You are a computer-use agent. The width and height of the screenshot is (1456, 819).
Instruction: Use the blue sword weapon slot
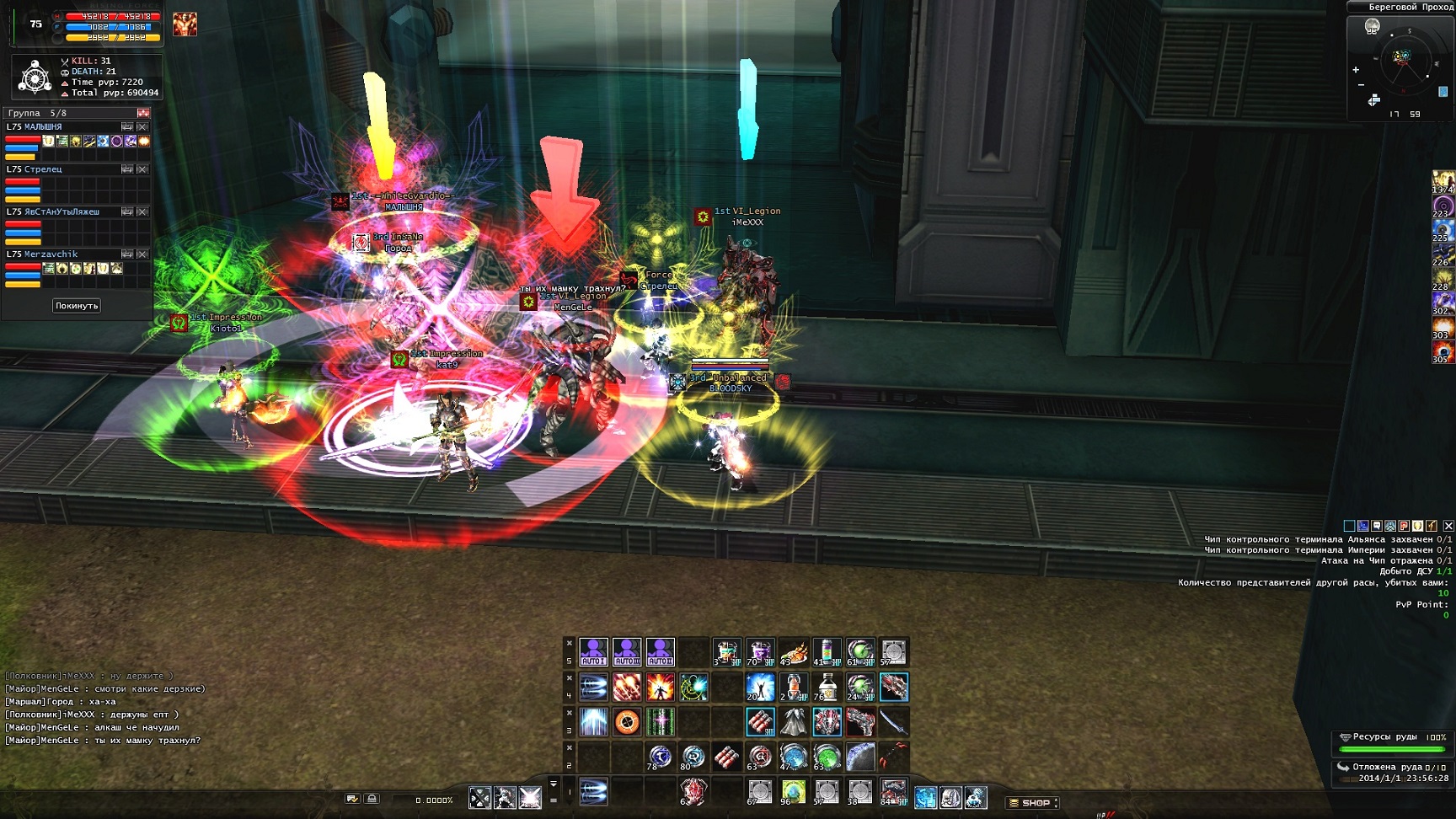tap(893, 722)
